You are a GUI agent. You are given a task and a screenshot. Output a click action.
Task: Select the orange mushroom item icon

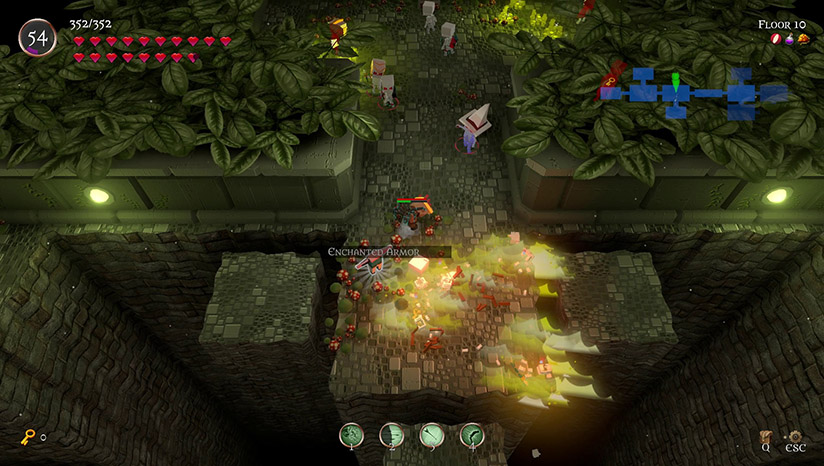coord(803,39)
